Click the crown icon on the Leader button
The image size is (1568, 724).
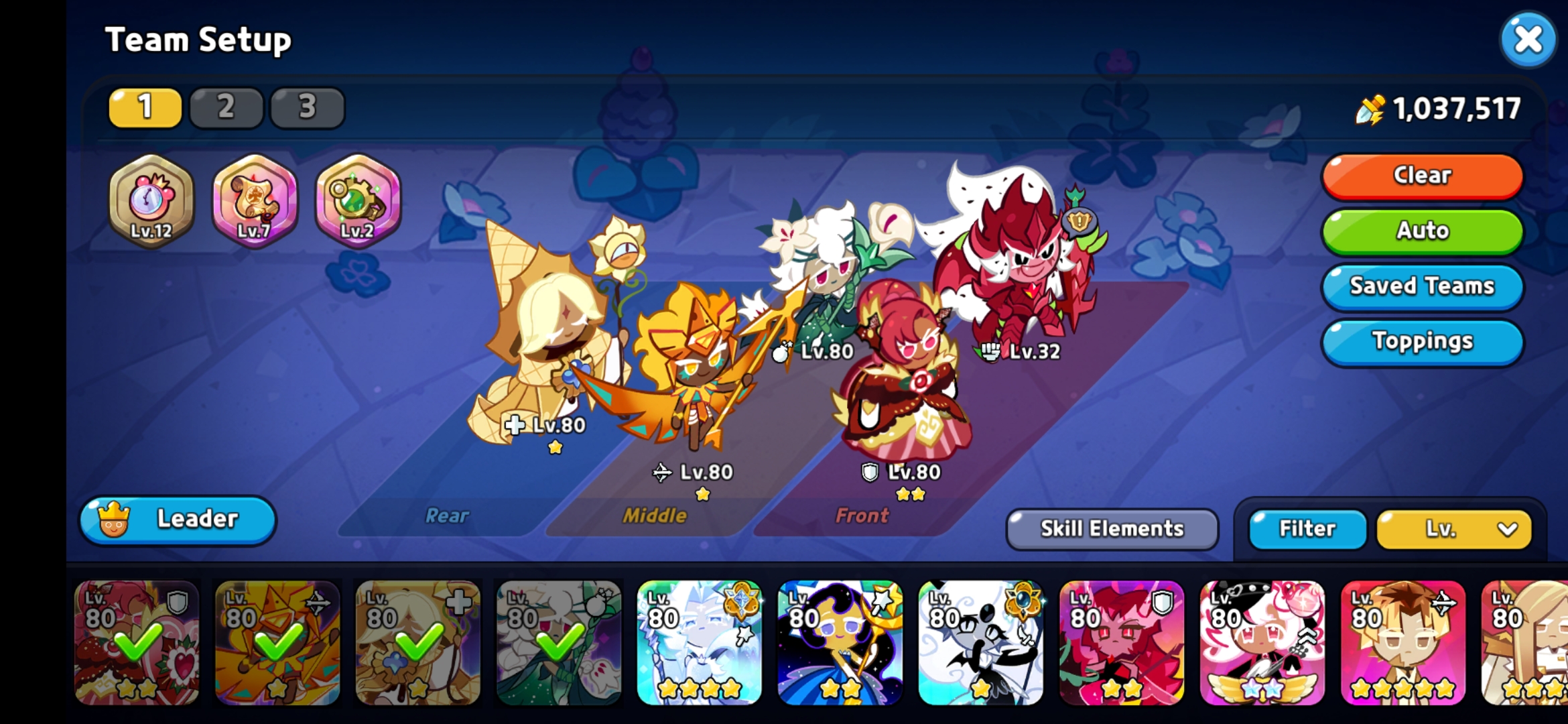(115, 520)
